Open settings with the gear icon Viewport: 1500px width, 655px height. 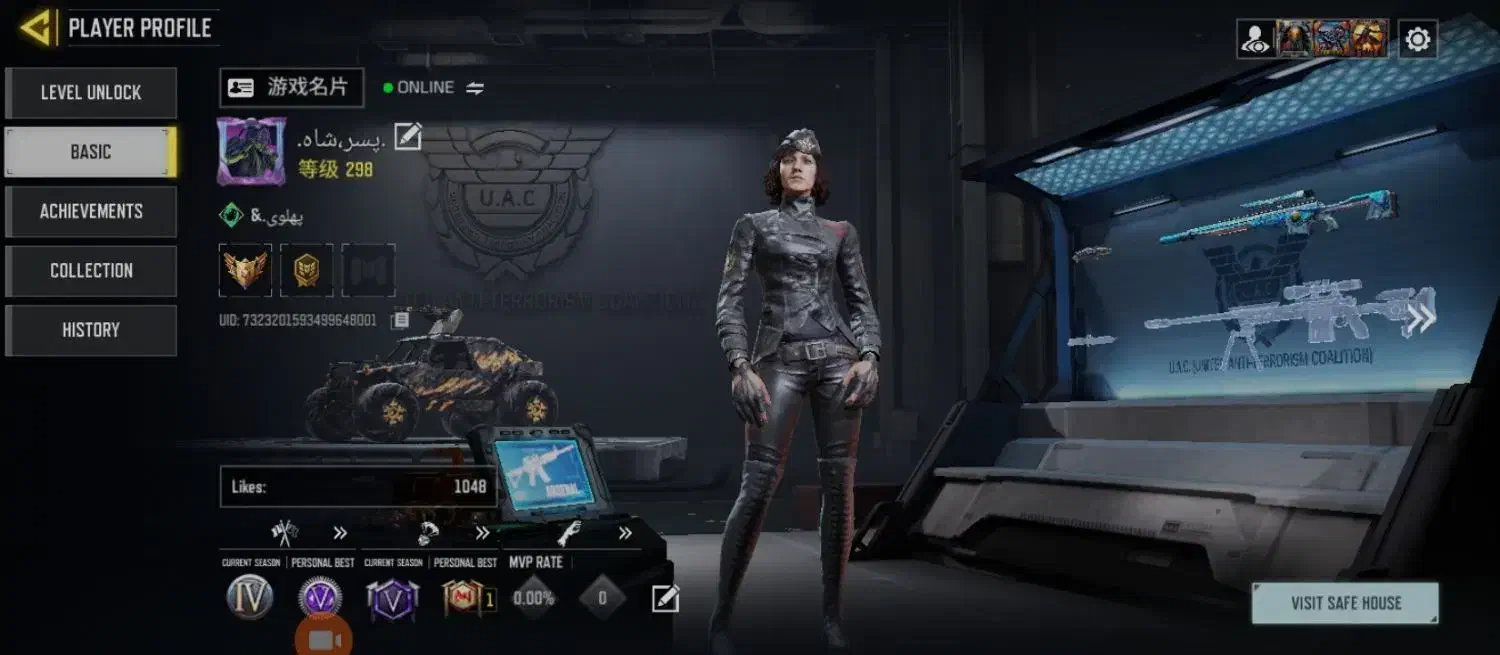click(1417, 39)
